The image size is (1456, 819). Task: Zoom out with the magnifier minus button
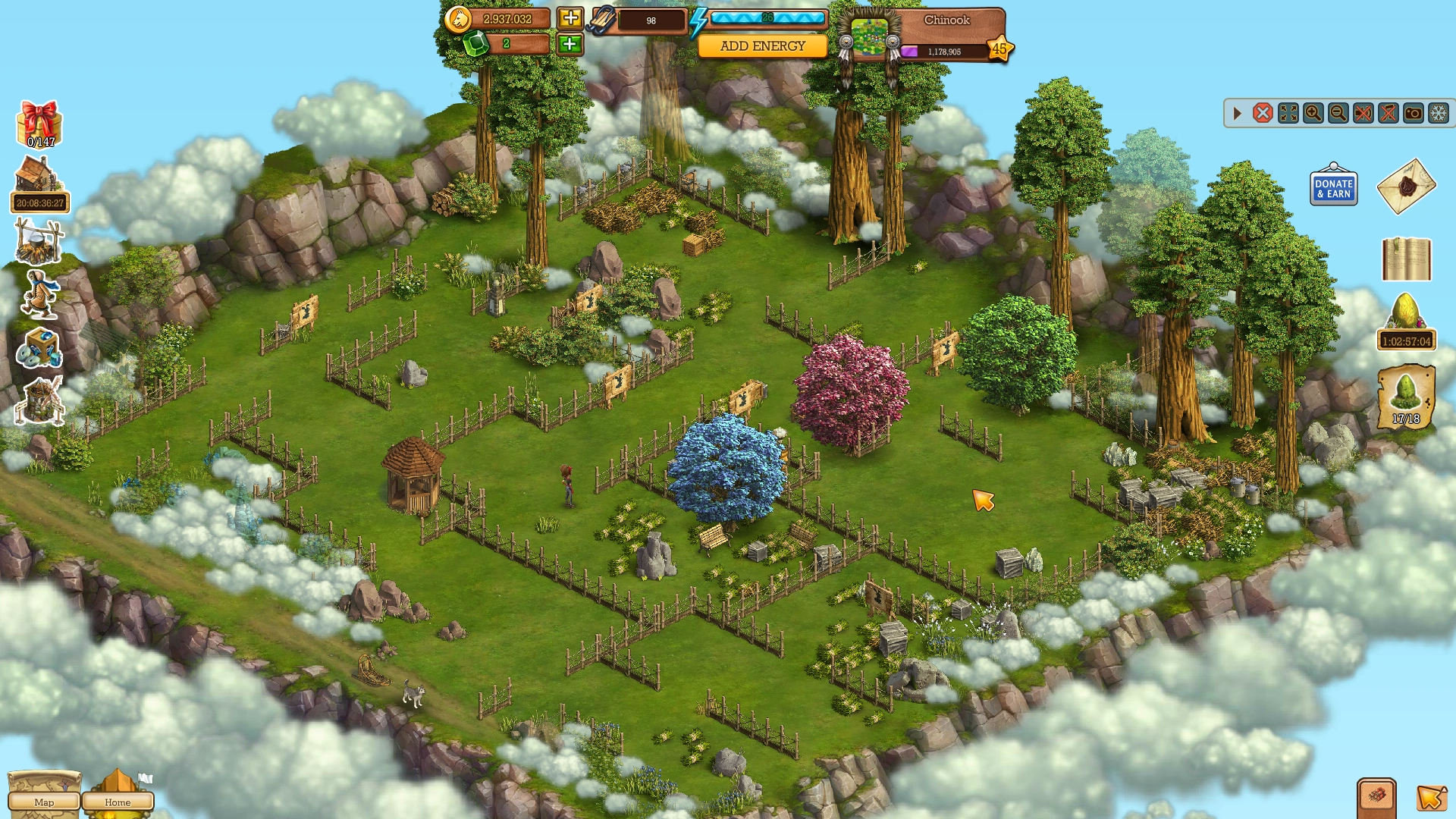click(1338, 114)
